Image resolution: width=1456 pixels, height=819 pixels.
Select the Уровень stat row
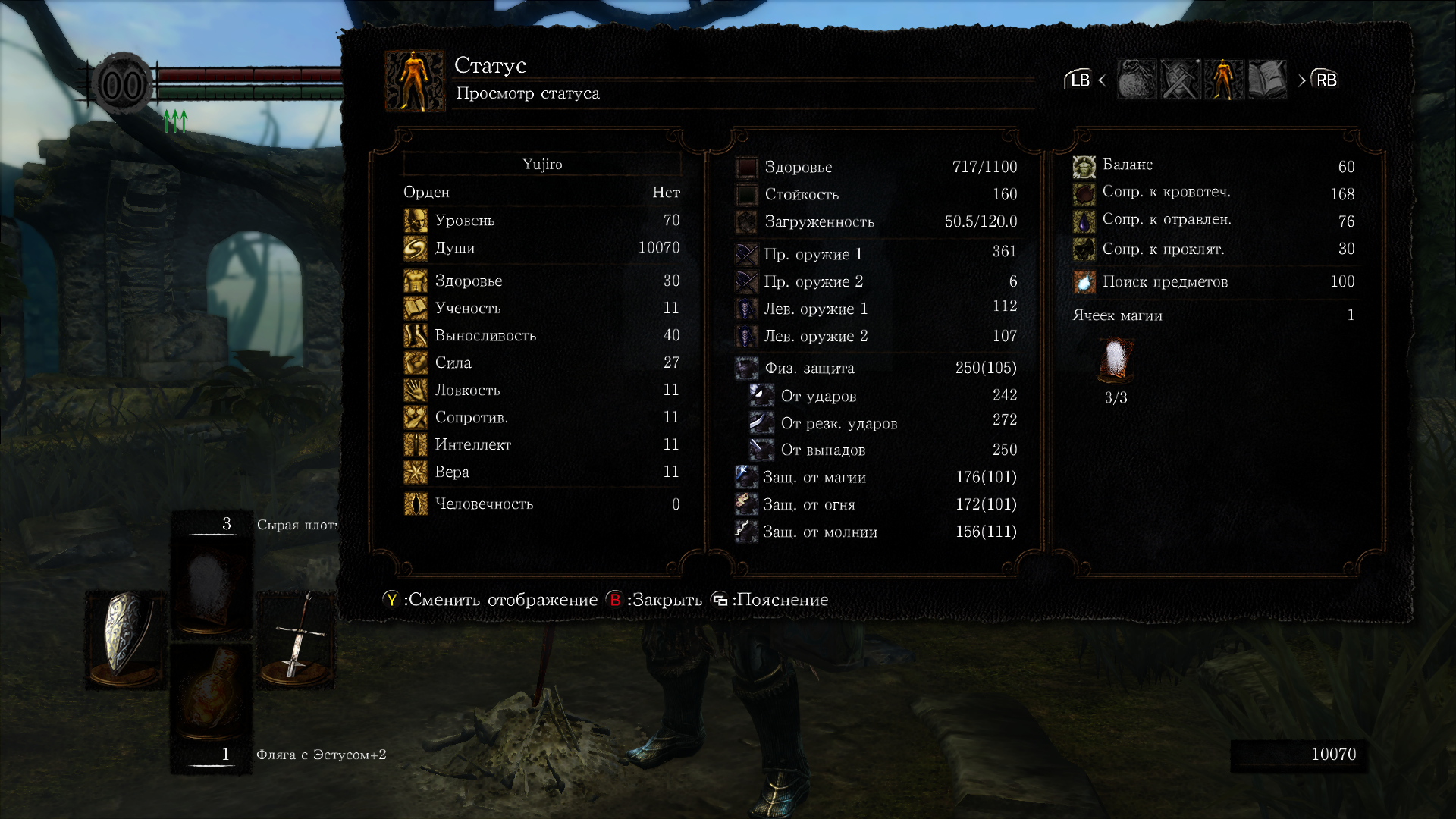(541, 221)
